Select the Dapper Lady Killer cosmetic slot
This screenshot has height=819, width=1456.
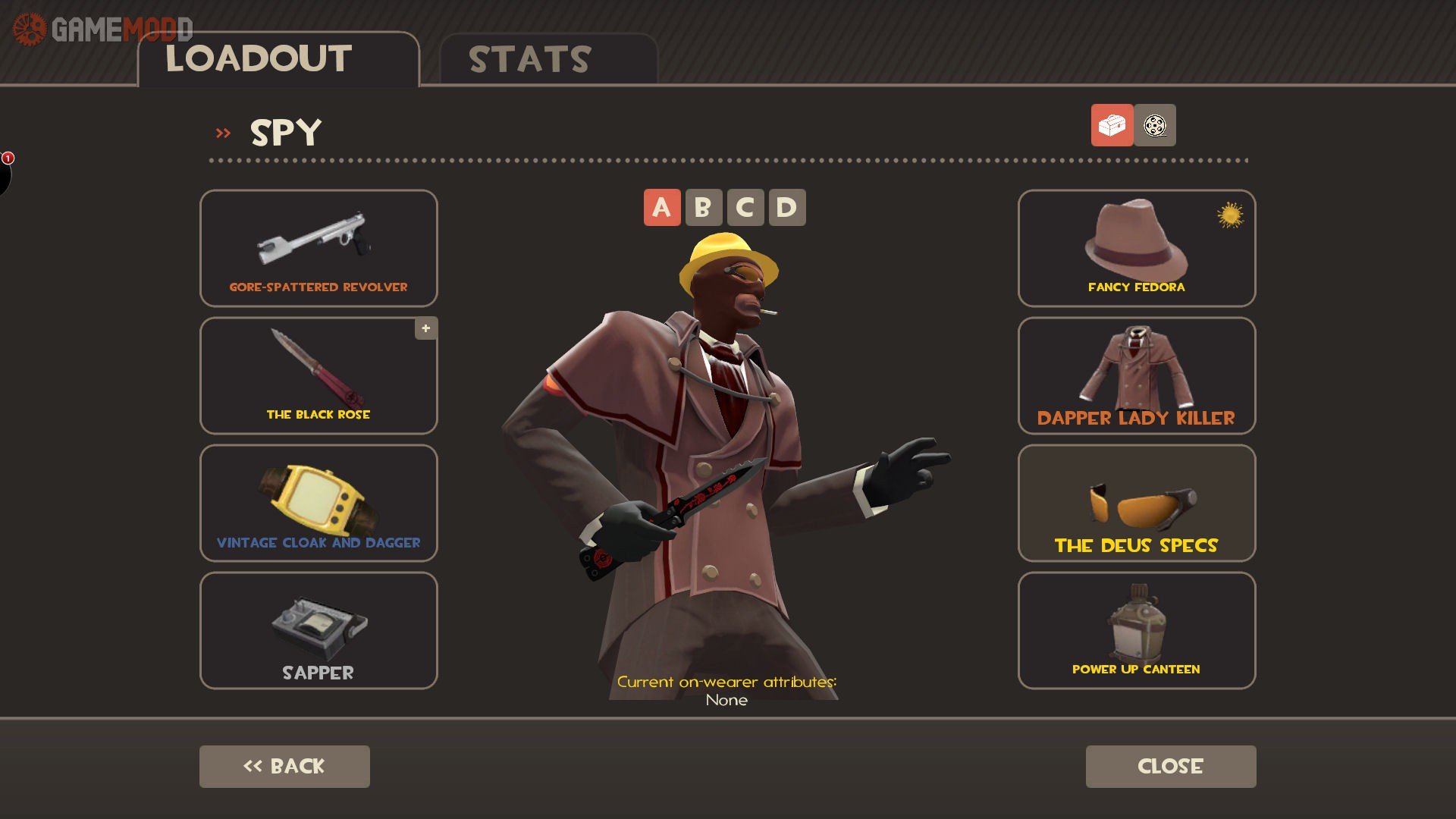[x=1136, y=375]
